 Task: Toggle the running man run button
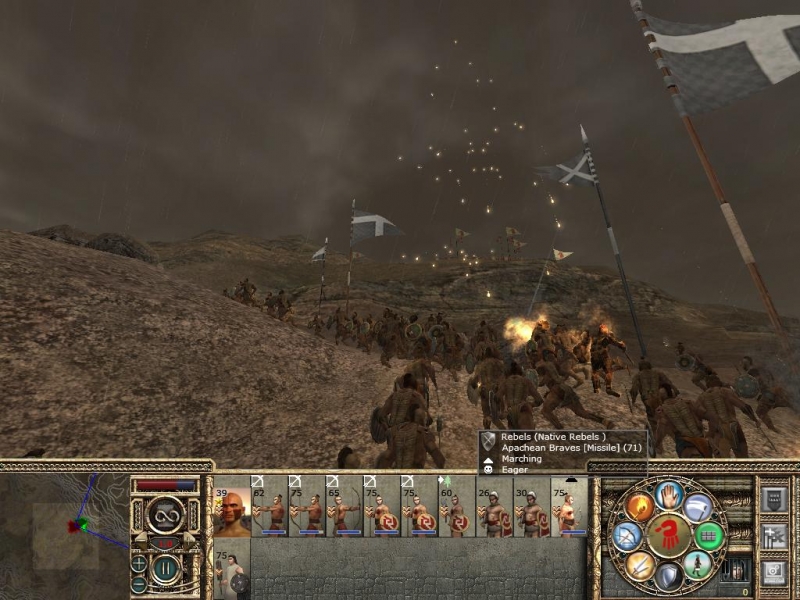coord(699,565)
